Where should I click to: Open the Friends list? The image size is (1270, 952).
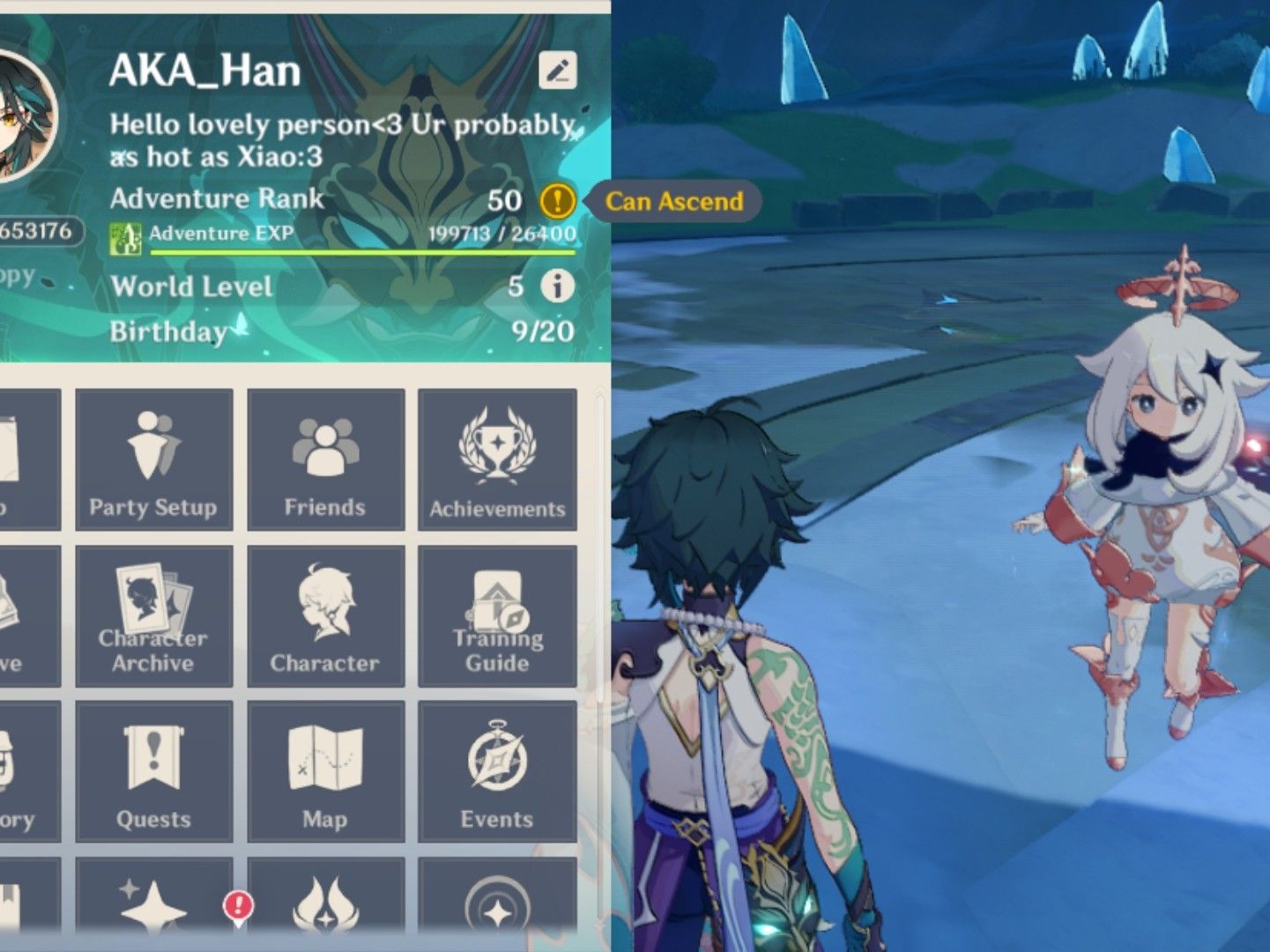click(325, 458)
